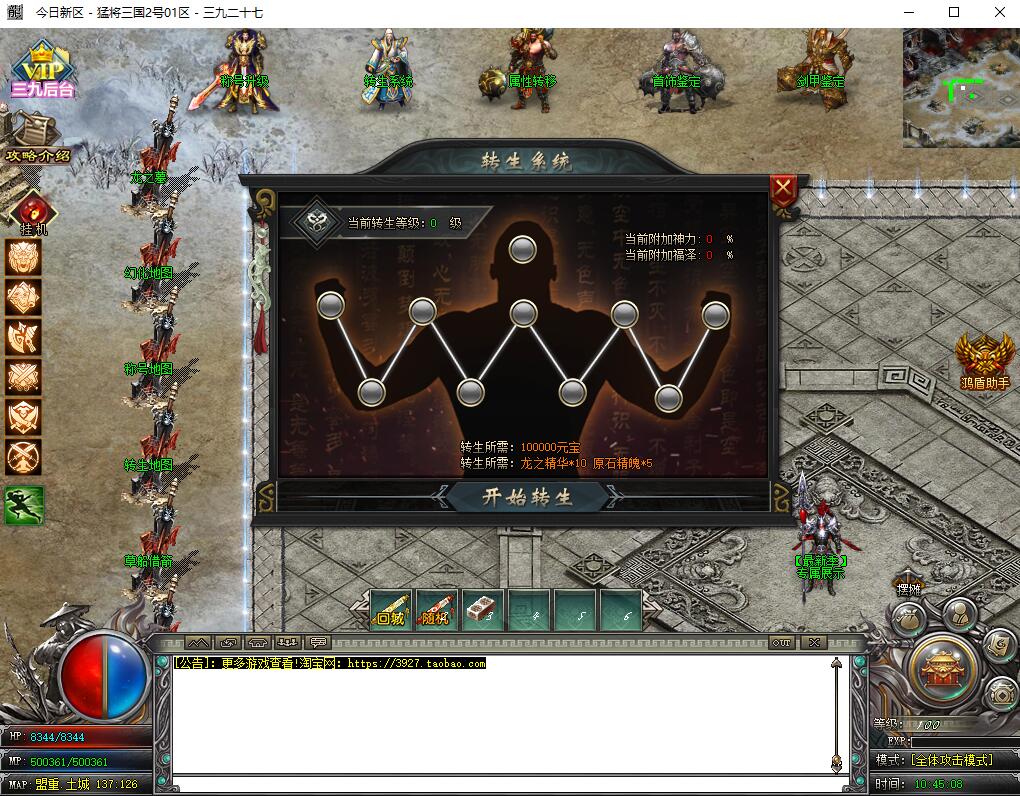Screen dimensions: 1020x796
Task: Start rebirth with the 开始转生 button
Action: [527, 497]
